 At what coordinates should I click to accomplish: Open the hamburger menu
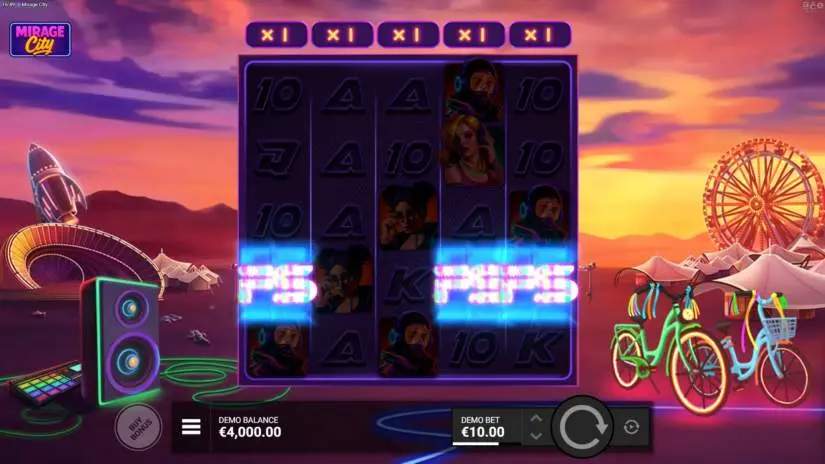pyautogui.click(x=191, y=428)
